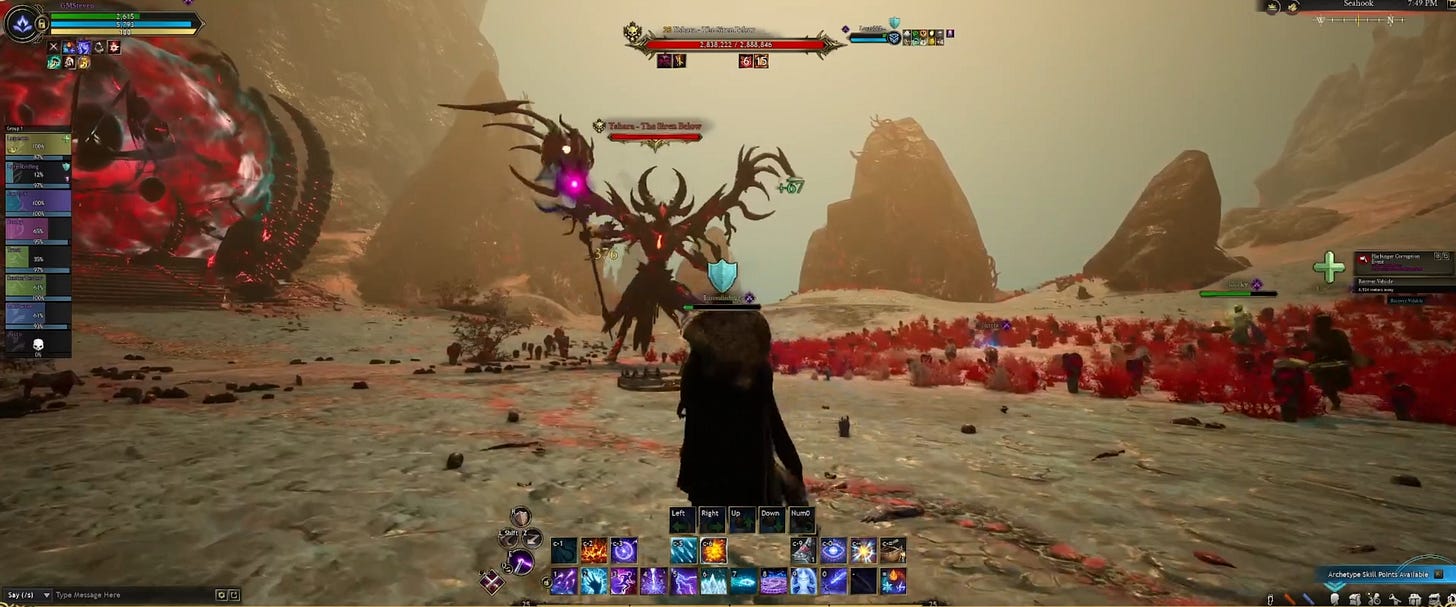This screenshot has width=1456, height=607.
Task: Select the purple lightning staff weapon icon
Action: click(x=519, y=561)
